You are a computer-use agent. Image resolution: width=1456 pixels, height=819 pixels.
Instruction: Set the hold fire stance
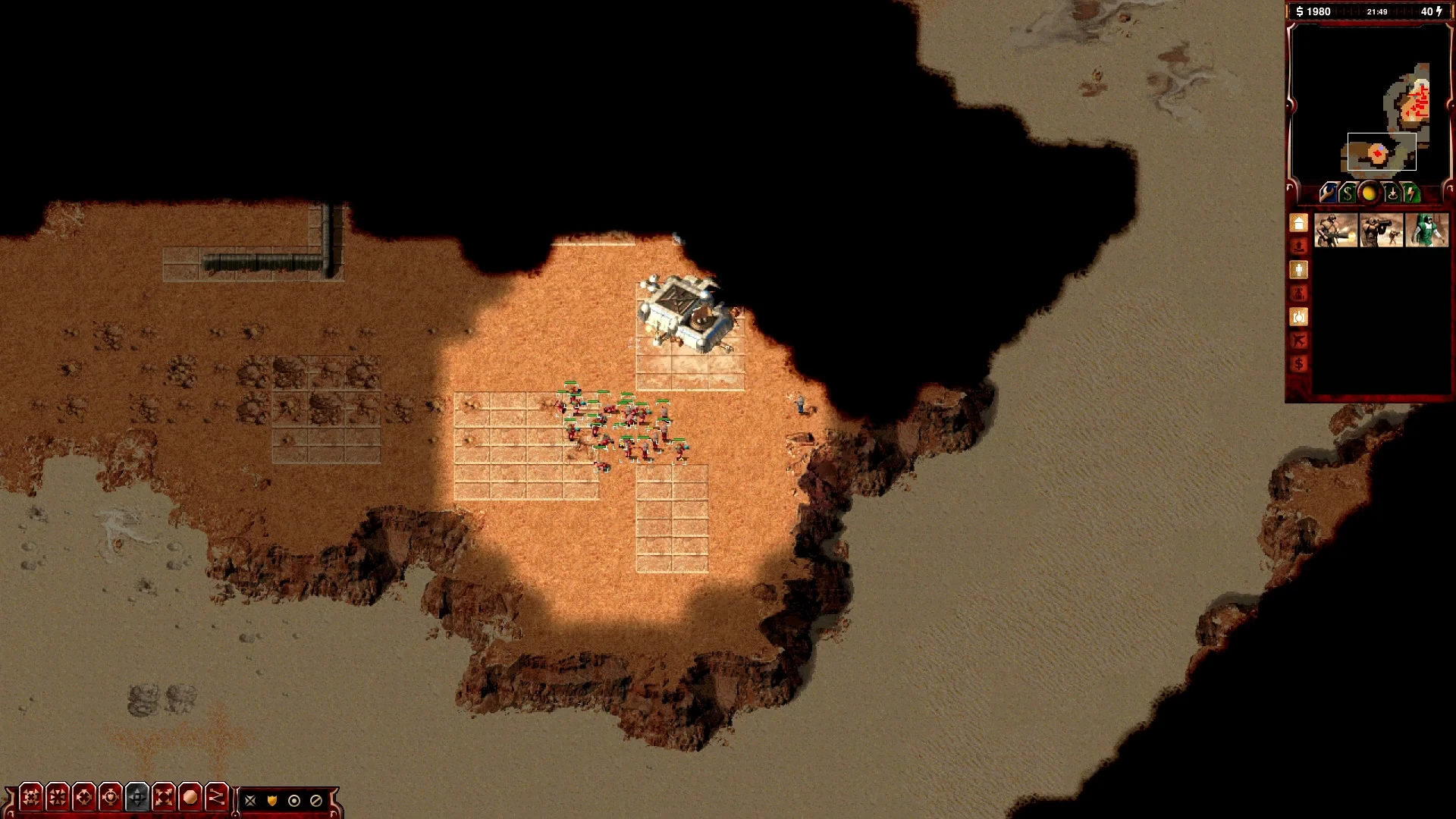point(316,801)
